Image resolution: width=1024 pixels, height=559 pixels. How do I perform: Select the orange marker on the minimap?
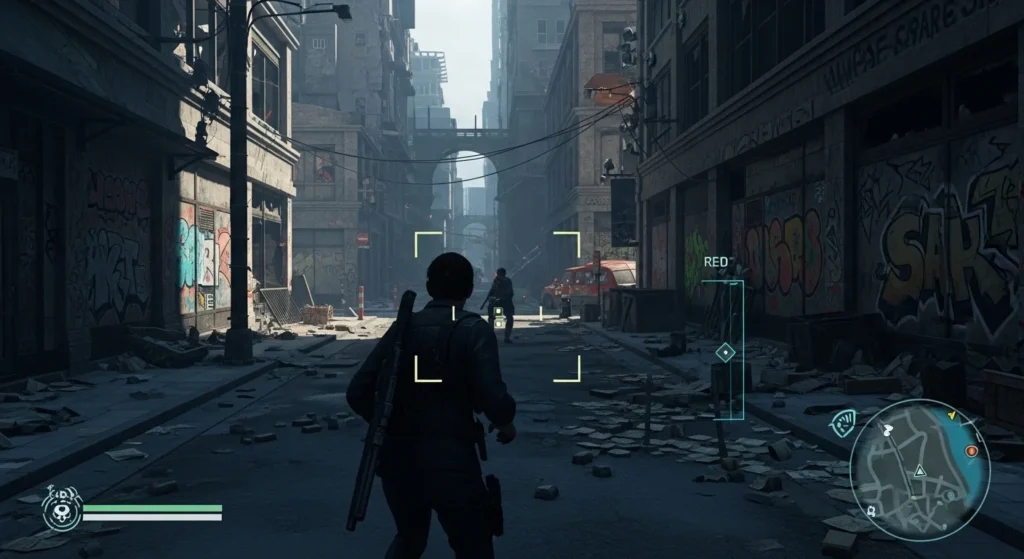tap(971, 452)
